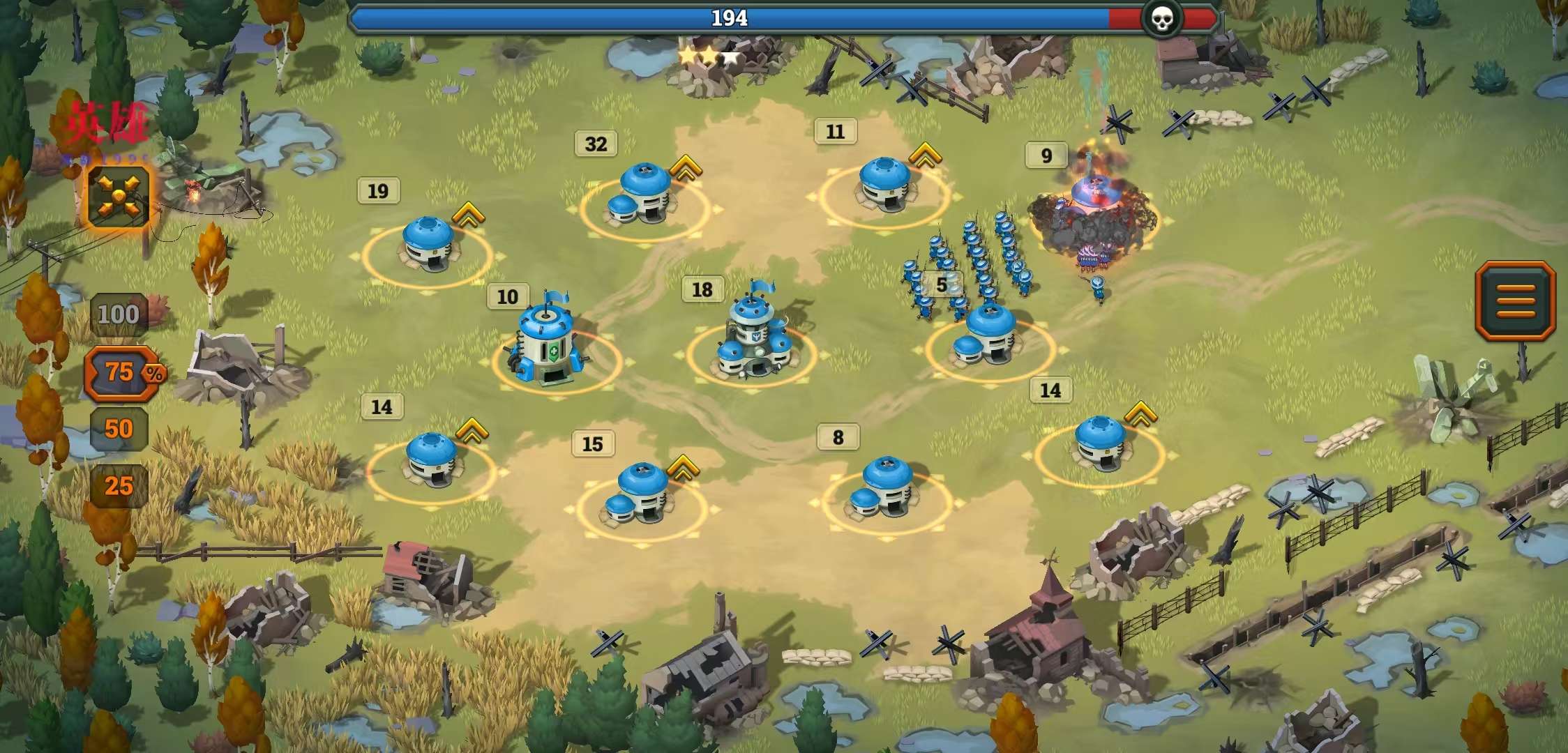
Task: Select the 50 troop percentage button
Action: 119,428
